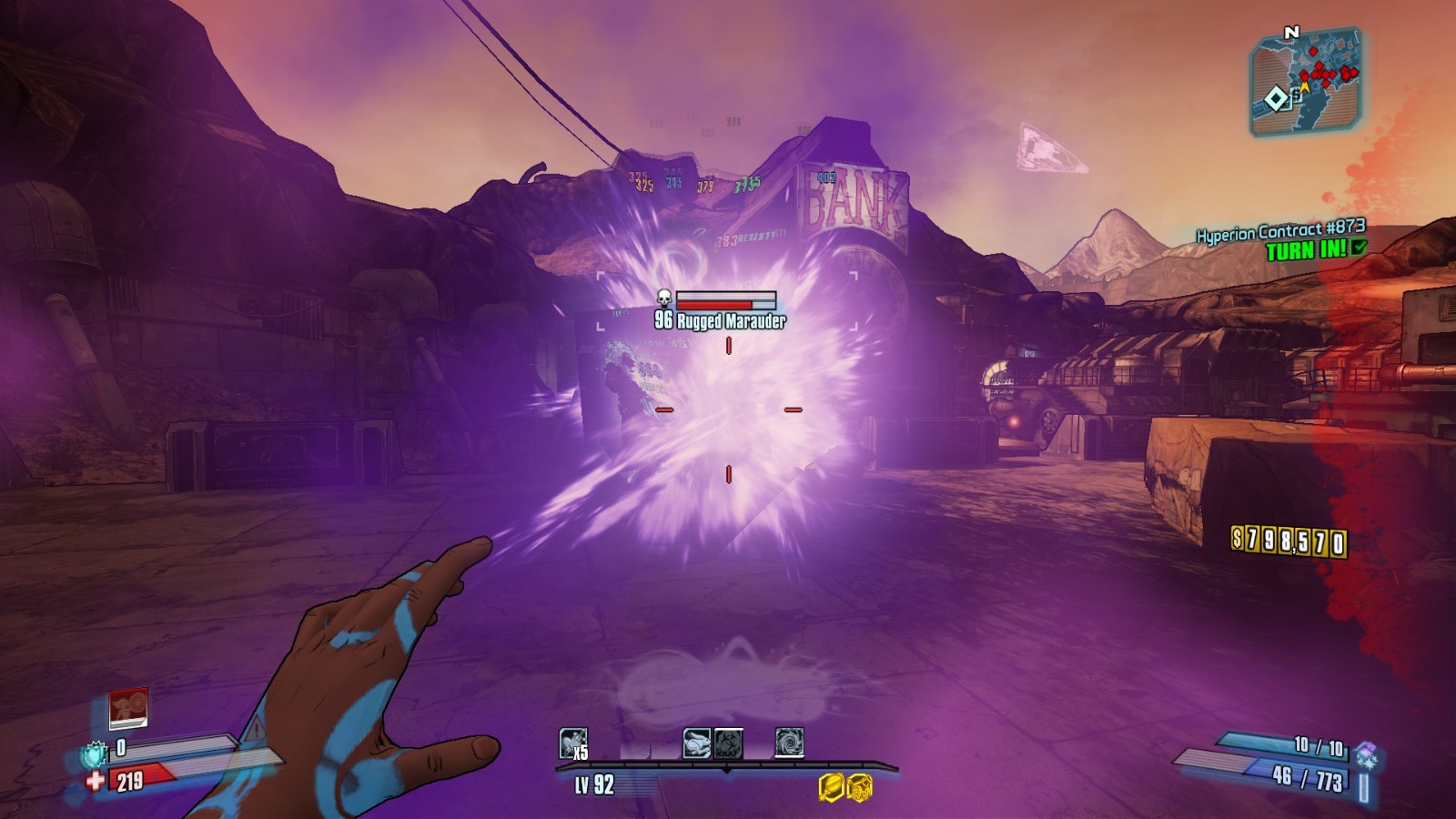This screenshot has width=1456, height=819.
Task: Select the gold cannon badge icon
Action: pyautogui.click(x=859, y=786)
